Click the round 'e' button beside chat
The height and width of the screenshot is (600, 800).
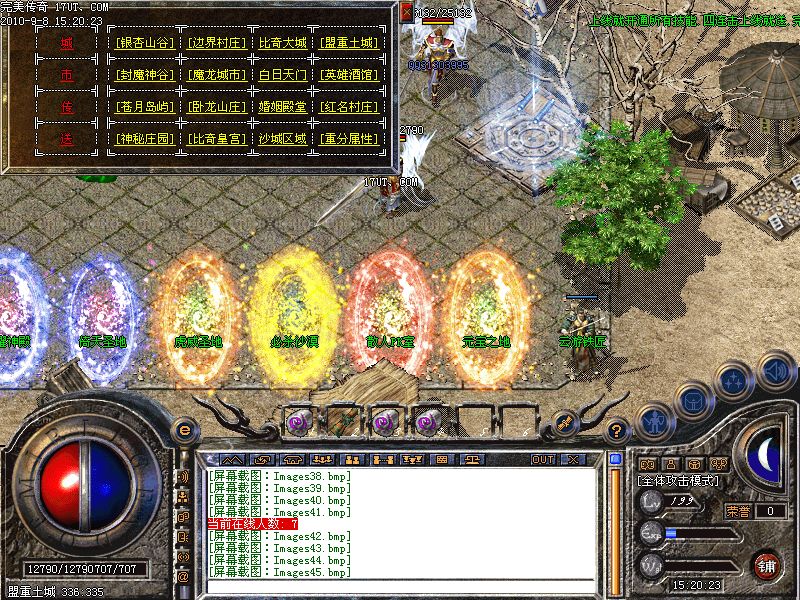click(x=183, y=428)
